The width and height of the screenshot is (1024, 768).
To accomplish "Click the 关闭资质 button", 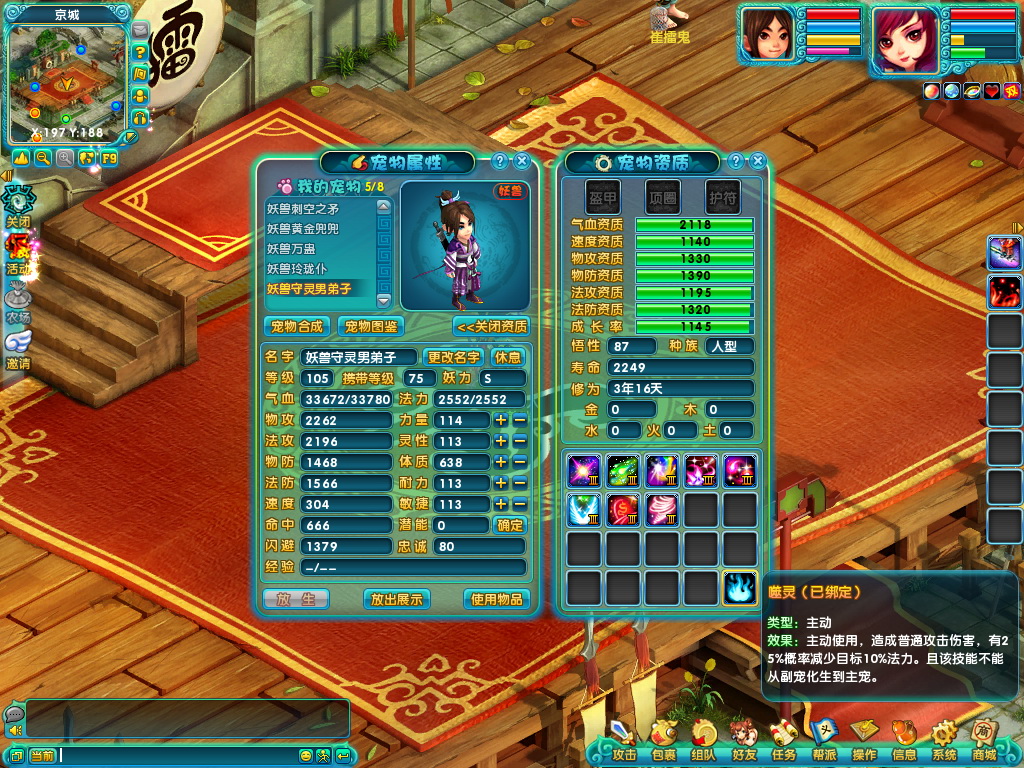I will [491, 326].
